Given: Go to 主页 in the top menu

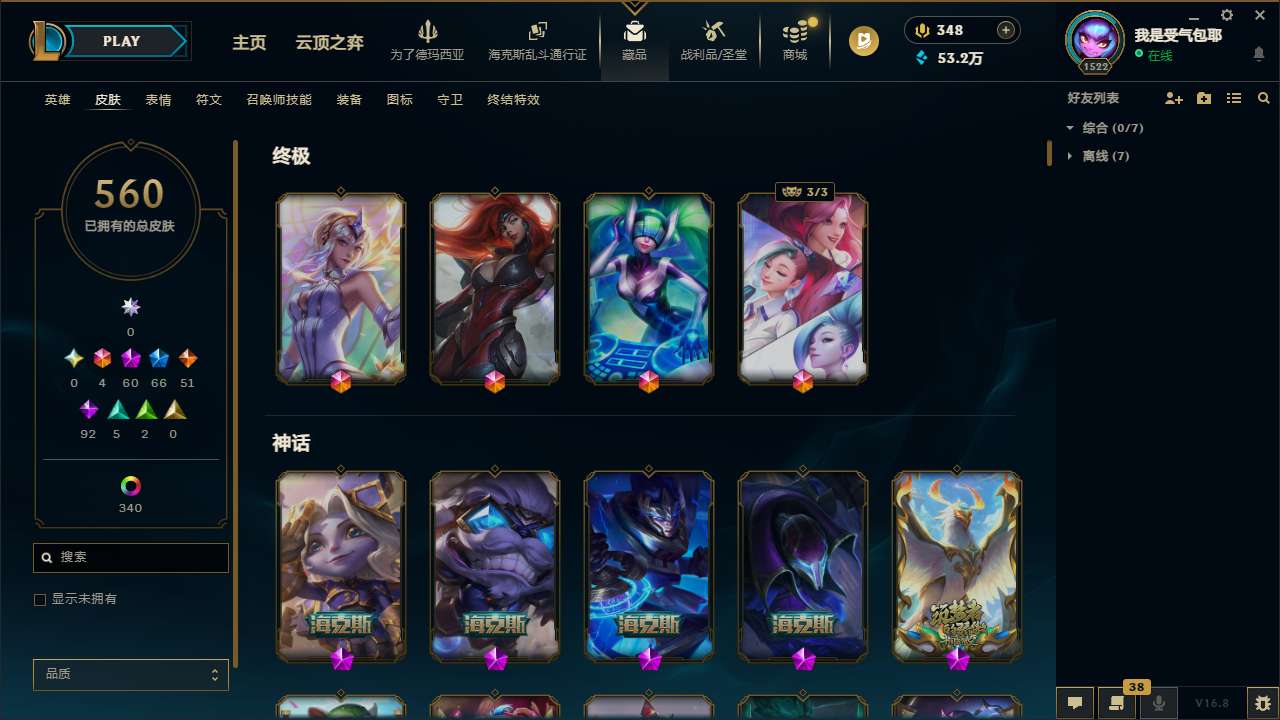Looking at the screenshot, I should [249, 43].
